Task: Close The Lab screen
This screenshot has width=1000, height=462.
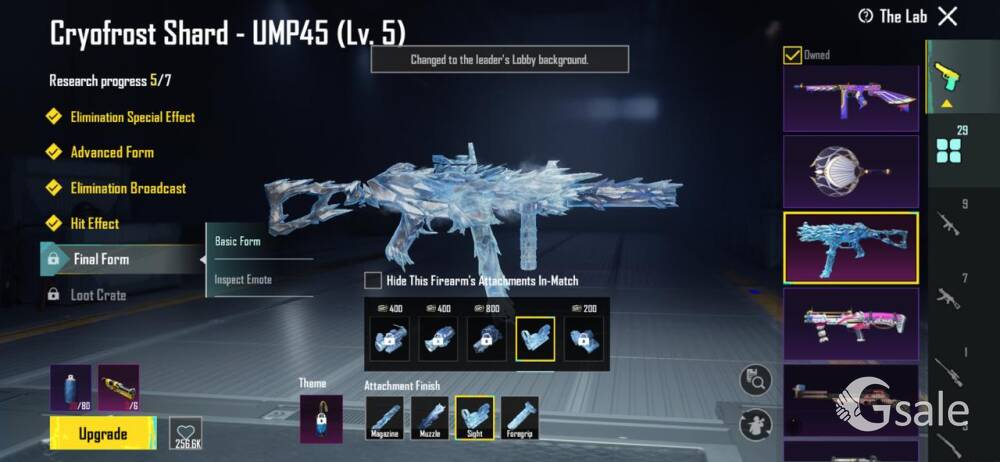Action: pyautogui.click(x=947, y=16)
